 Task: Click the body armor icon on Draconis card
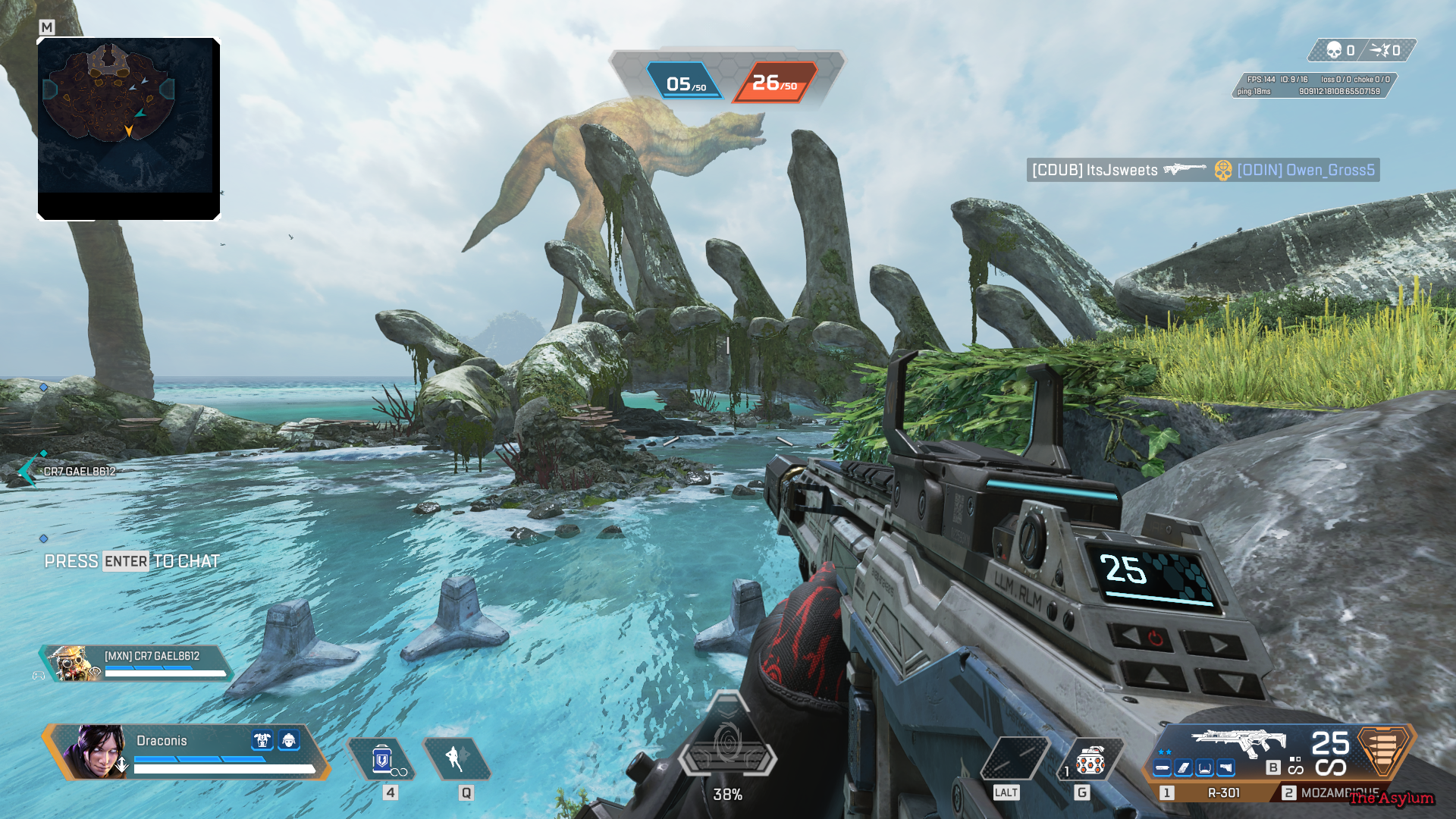click(262, 740)
